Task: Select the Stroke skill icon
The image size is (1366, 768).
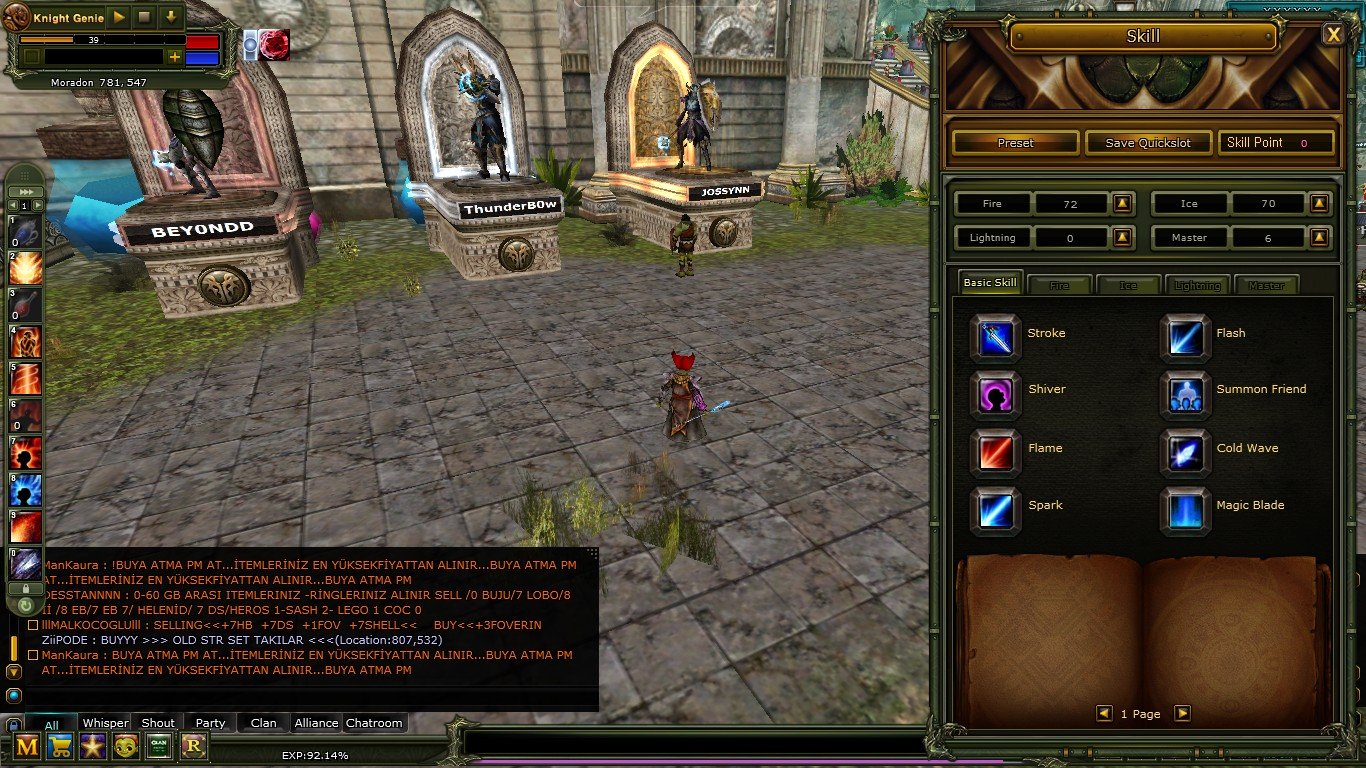Action: pos(996,337)
